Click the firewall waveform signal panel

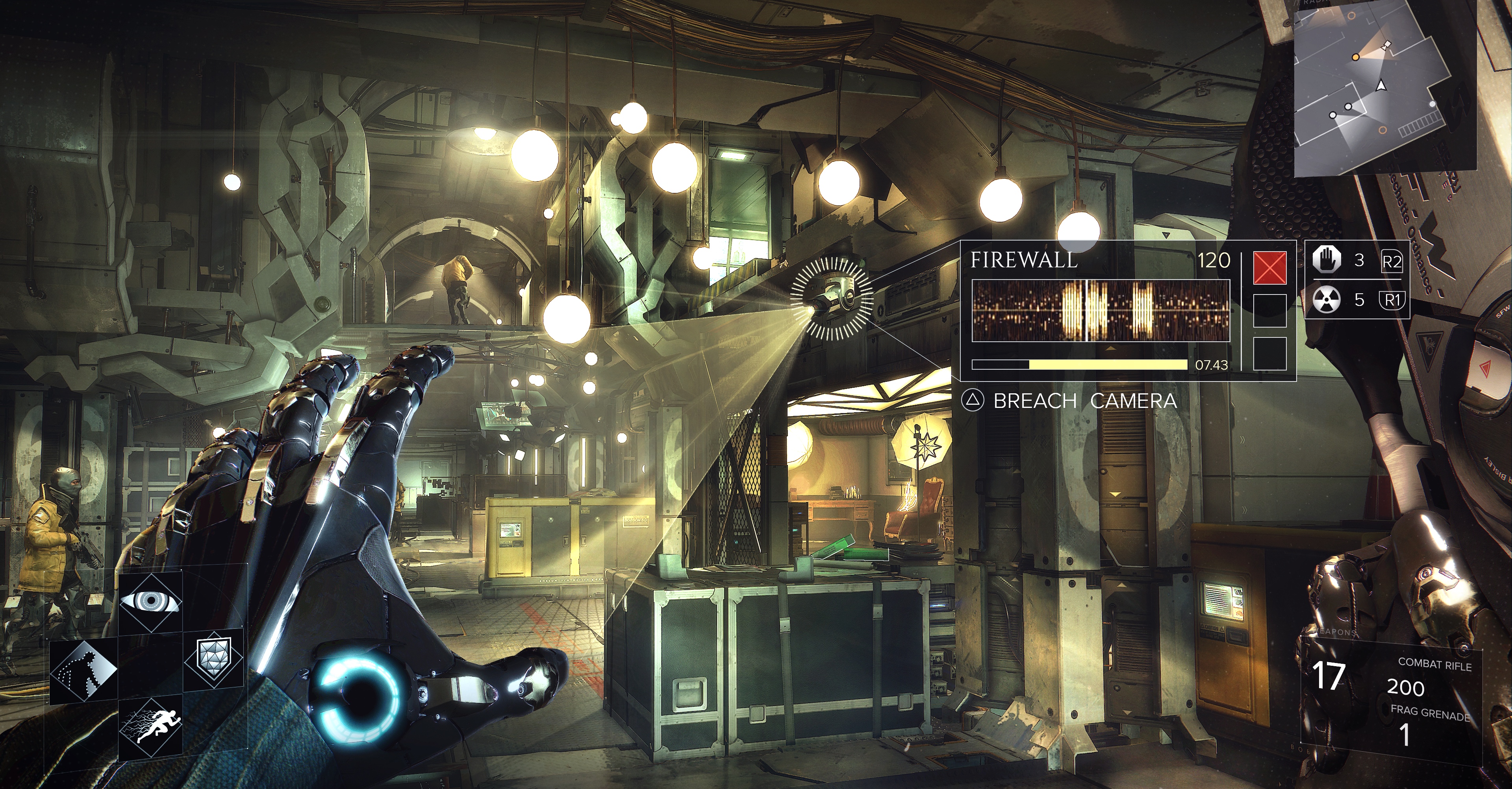1101,311
